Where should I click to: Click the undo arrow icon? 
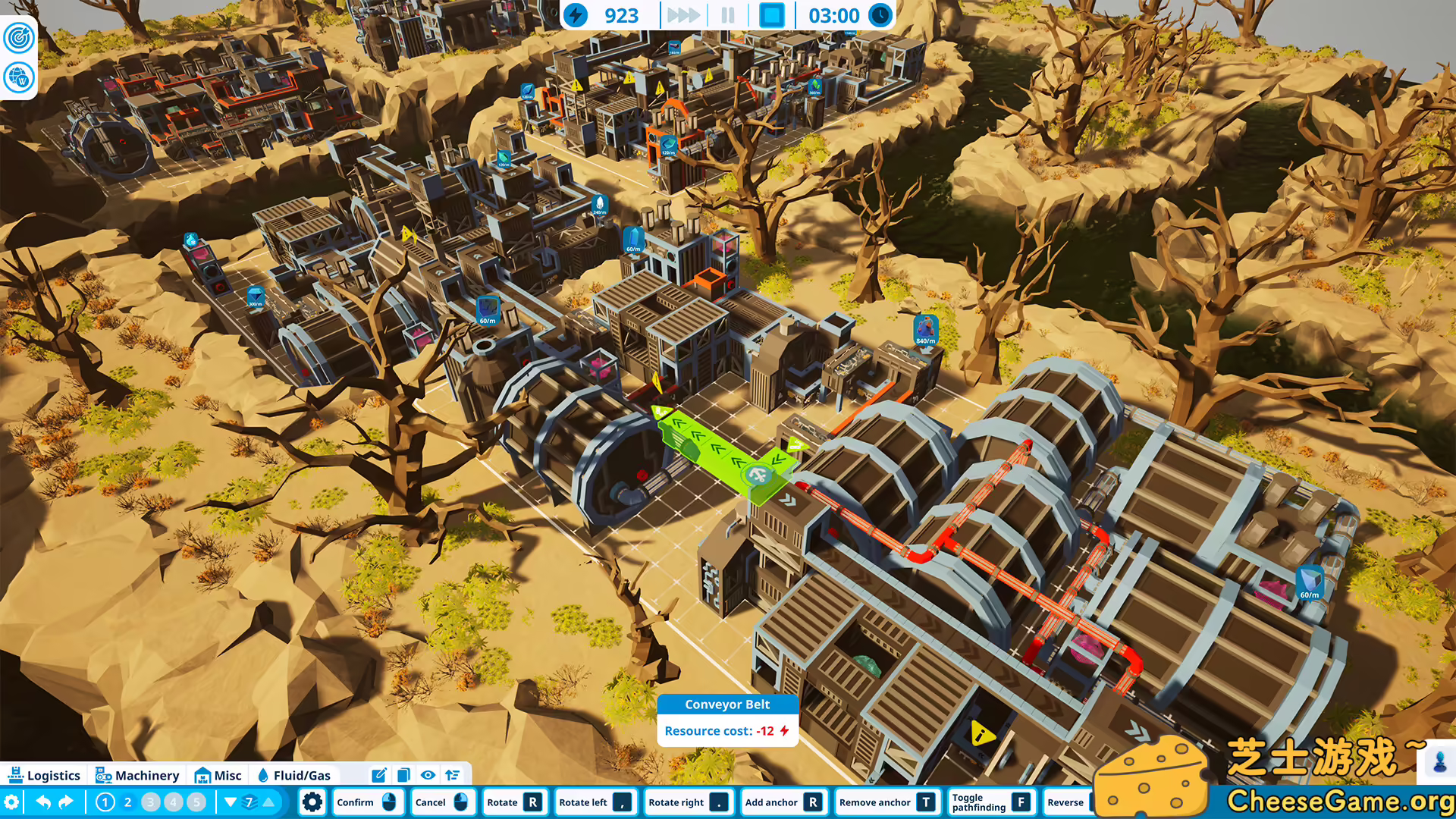[42, 802]
